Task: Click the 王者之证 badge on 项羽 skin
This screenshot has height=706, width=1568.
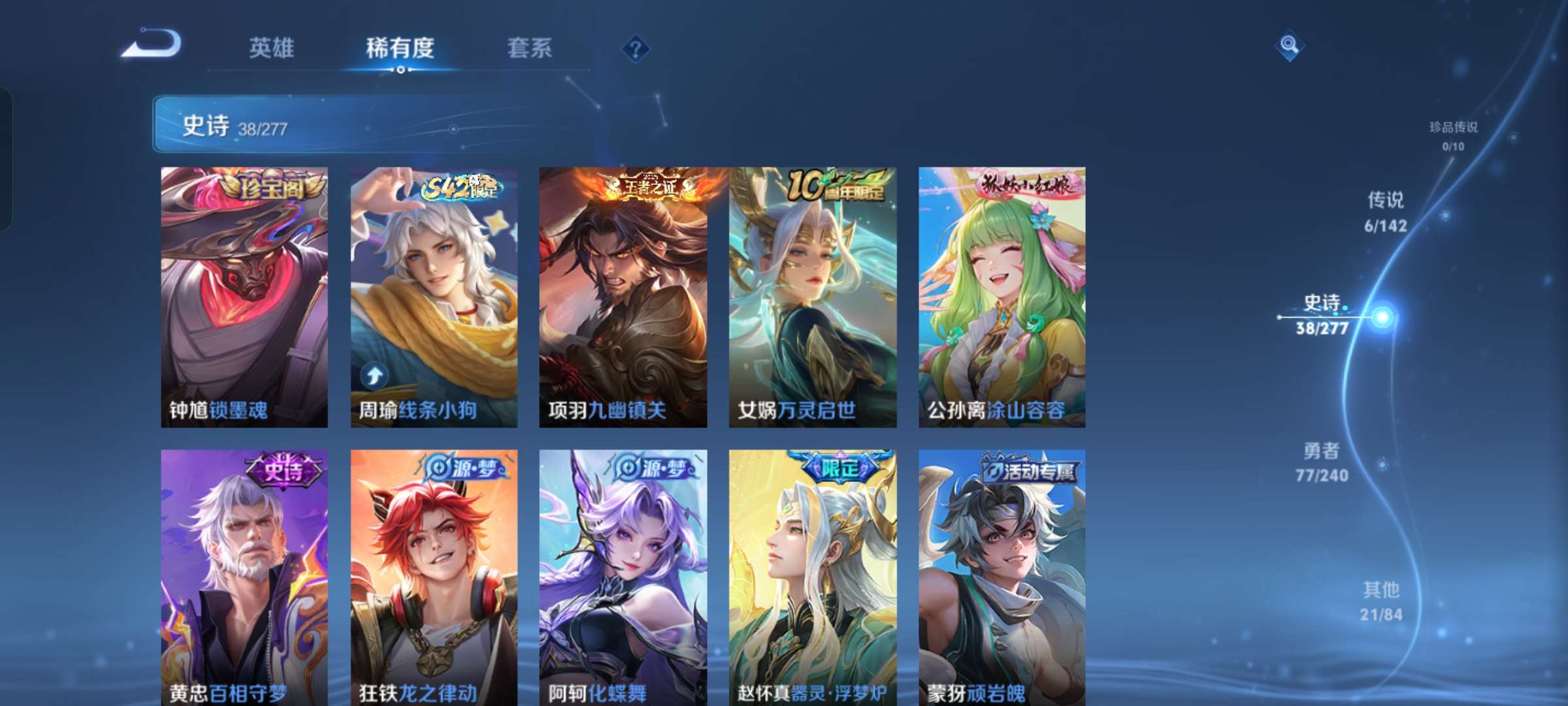Action: [652, 185]
